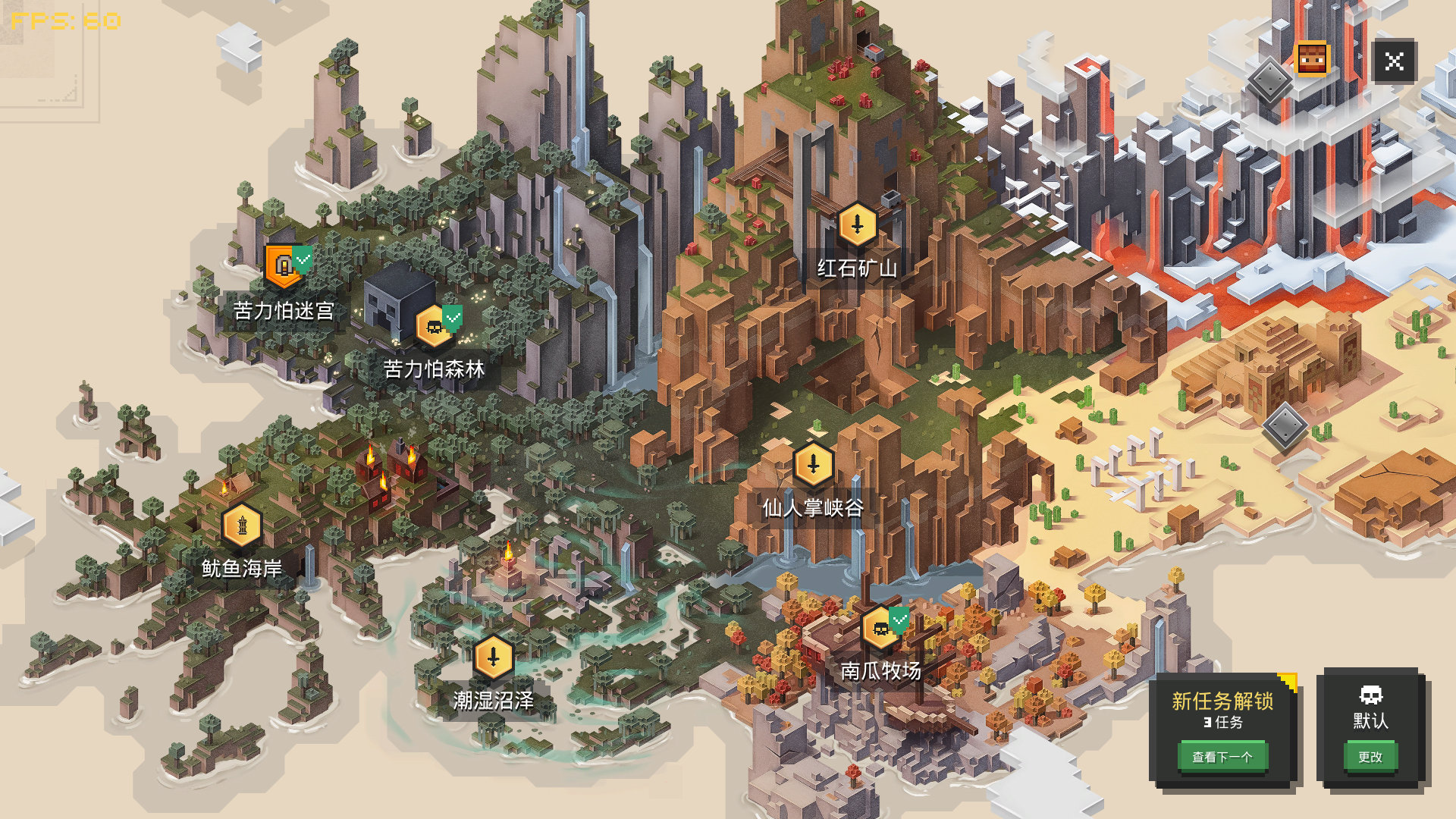The height and width of the screenshot is (819, 1456).
Task: Select the 南瓜牧场 mission marker
Action: pyautogui.click(x=881, y=628)
